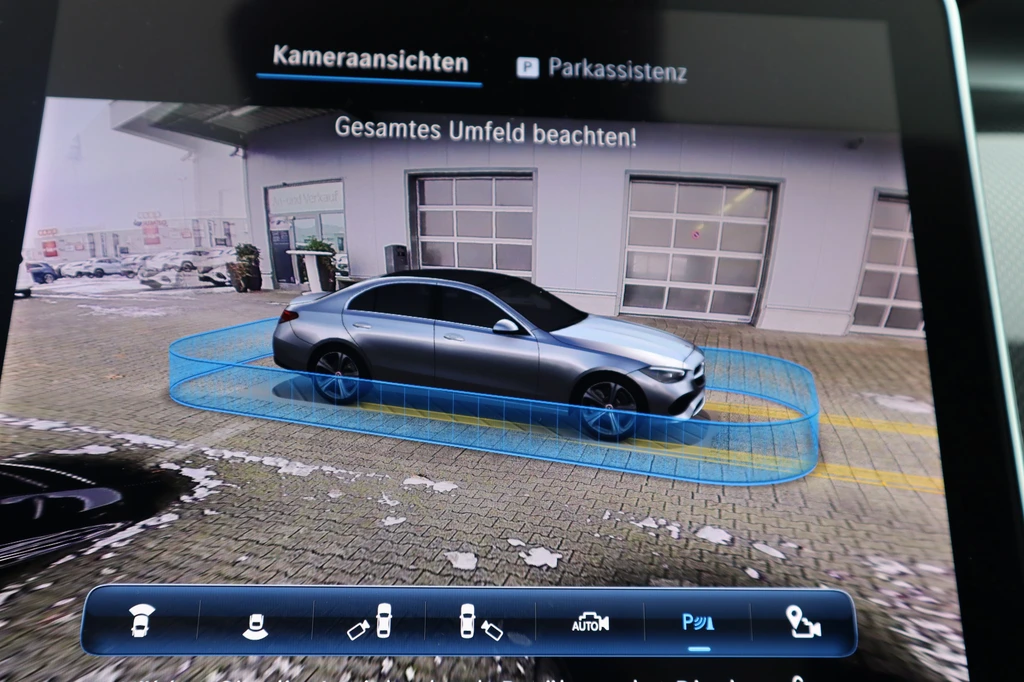1024x682 pixels.
Task: Activate the location pin camera icon
Action: coord(803,623)
